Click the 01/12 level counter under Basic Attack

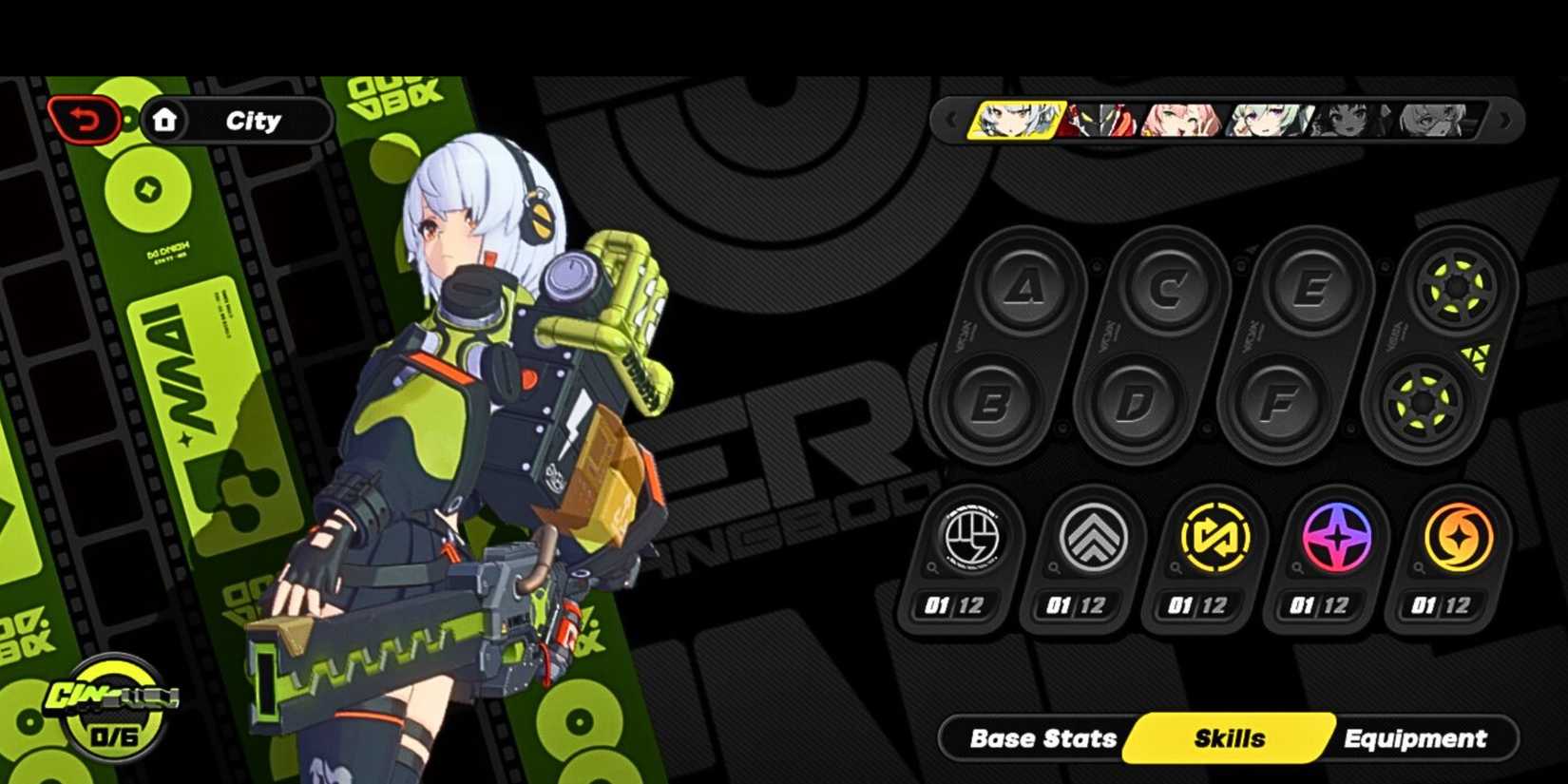click(x=956, y=605)
